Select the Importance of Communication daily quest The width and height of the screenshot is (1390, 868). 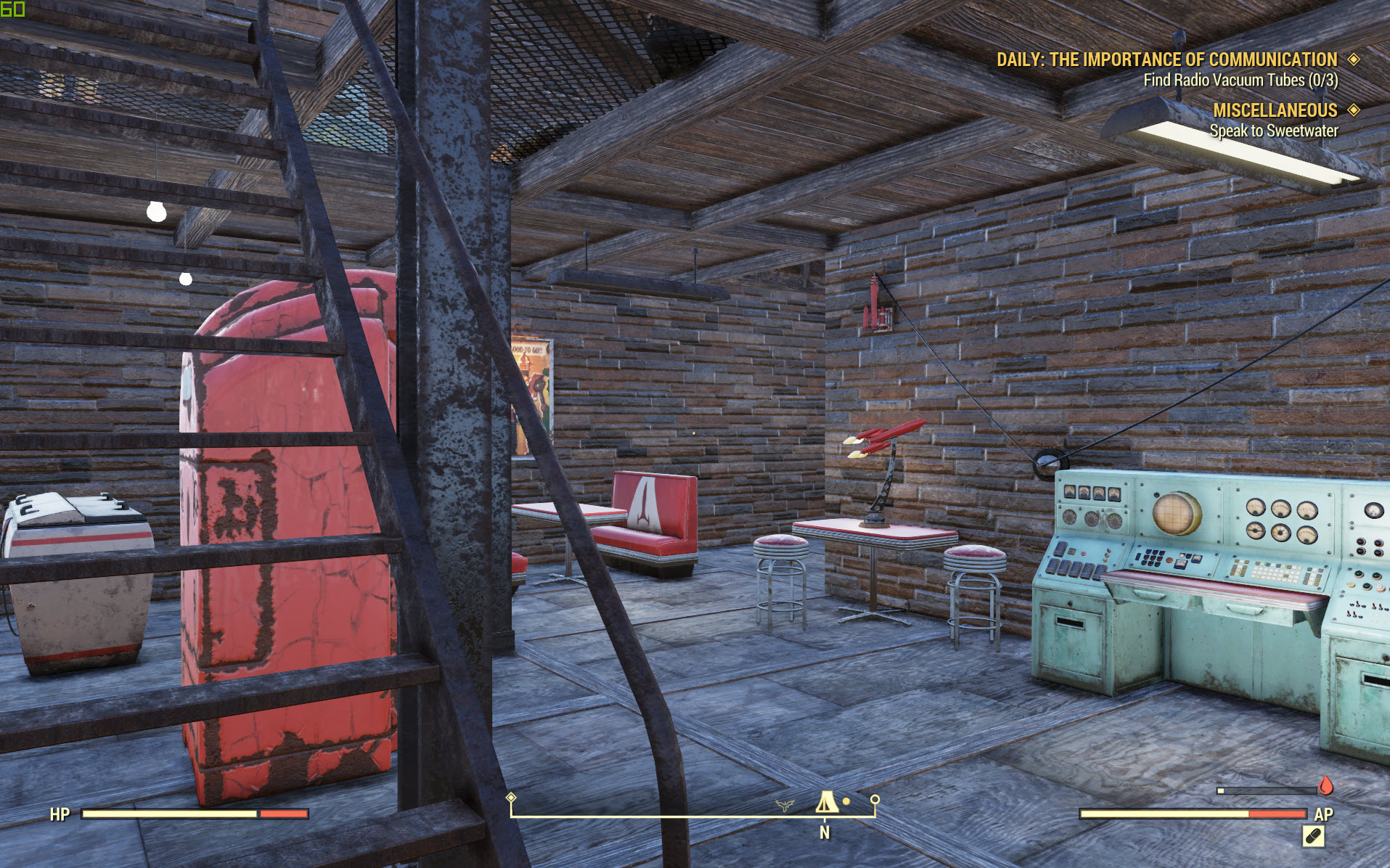click(1166, 60)
